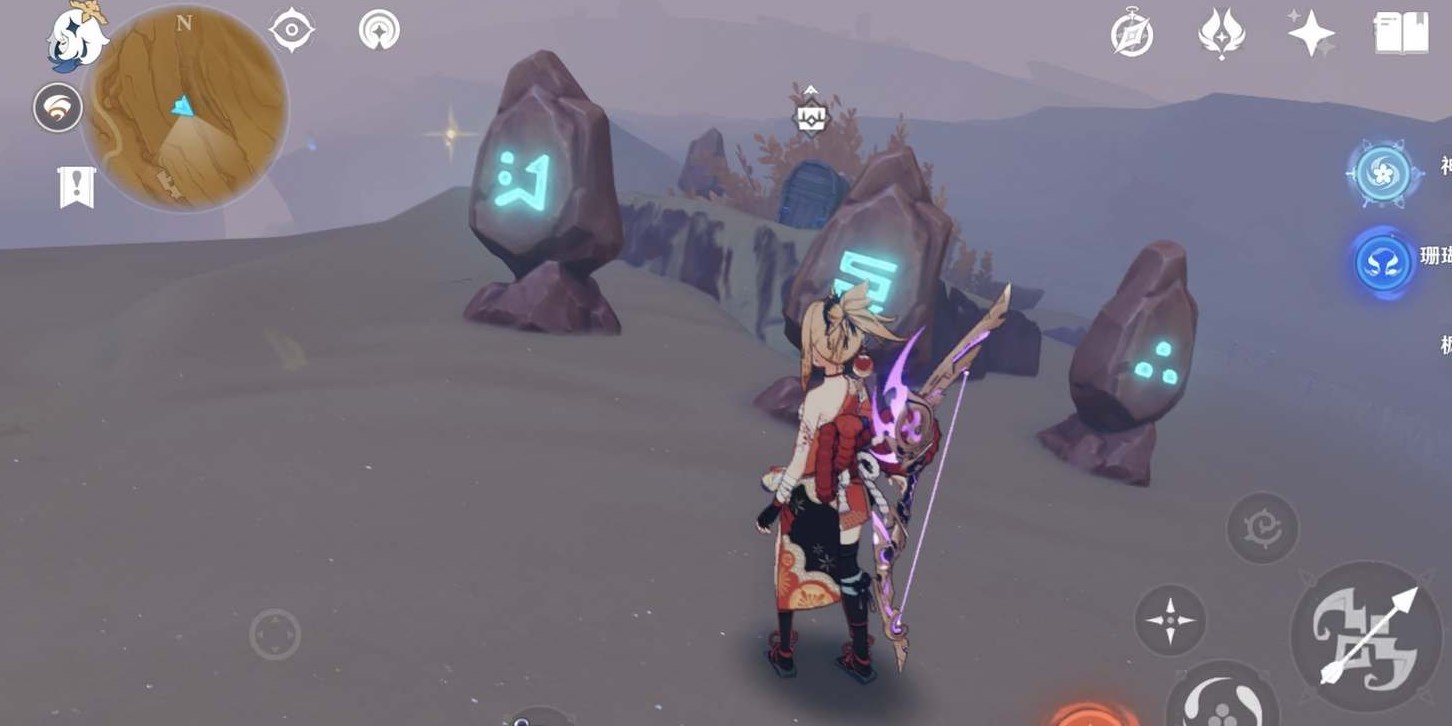Tap the four-point star aim button

1170,620
